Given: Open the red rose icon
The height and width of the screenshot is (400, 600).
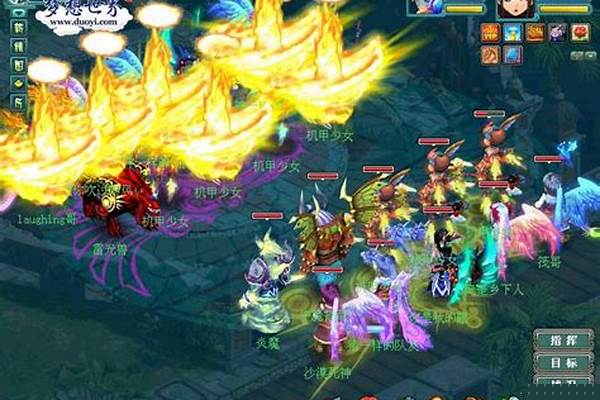Looking at the screenshot, I should click(x=580, y=32).
